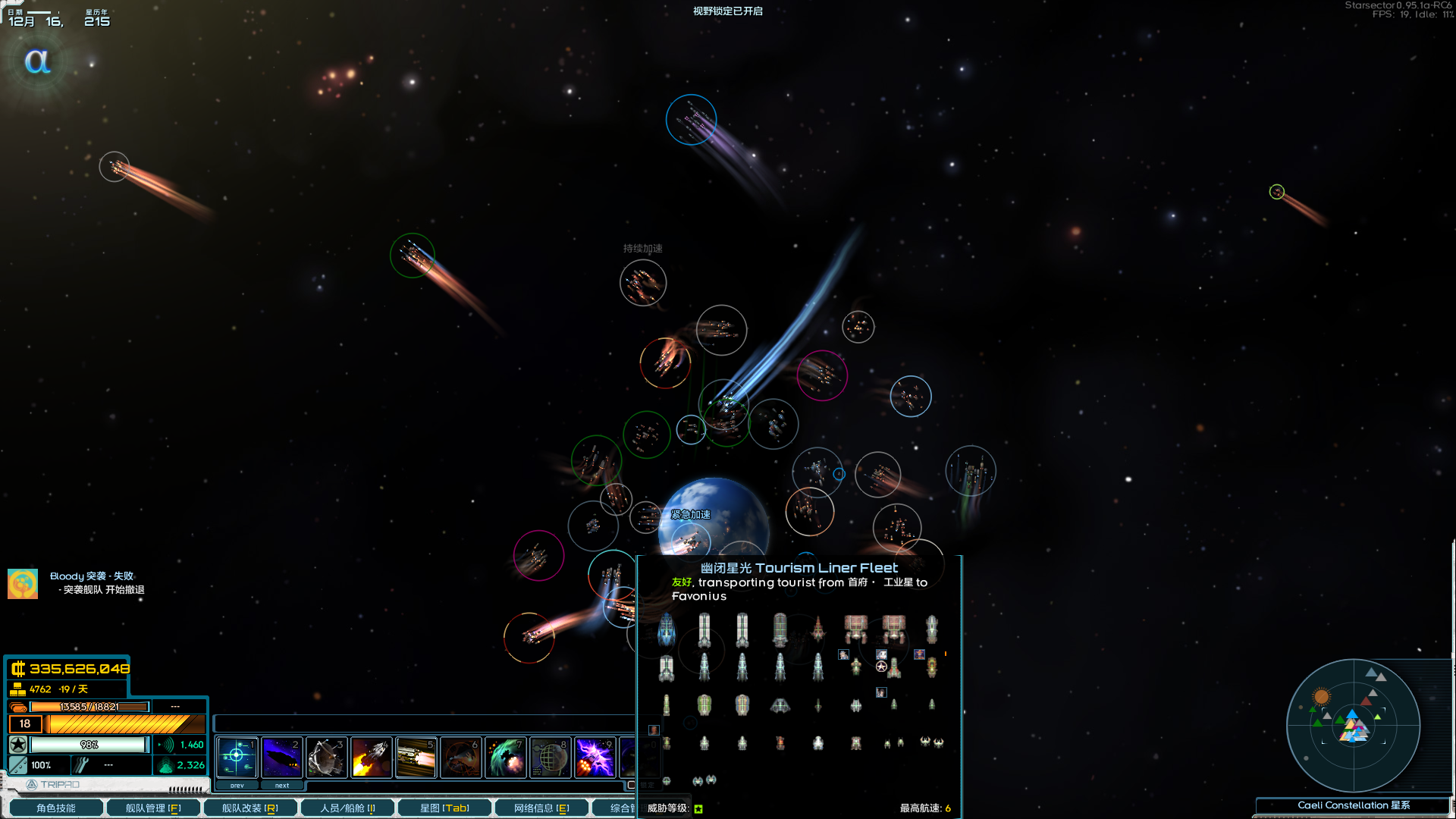Activate the purple lightning ability in slot 9
Viewport: 1456px width, 819px height.
(595, 756)
